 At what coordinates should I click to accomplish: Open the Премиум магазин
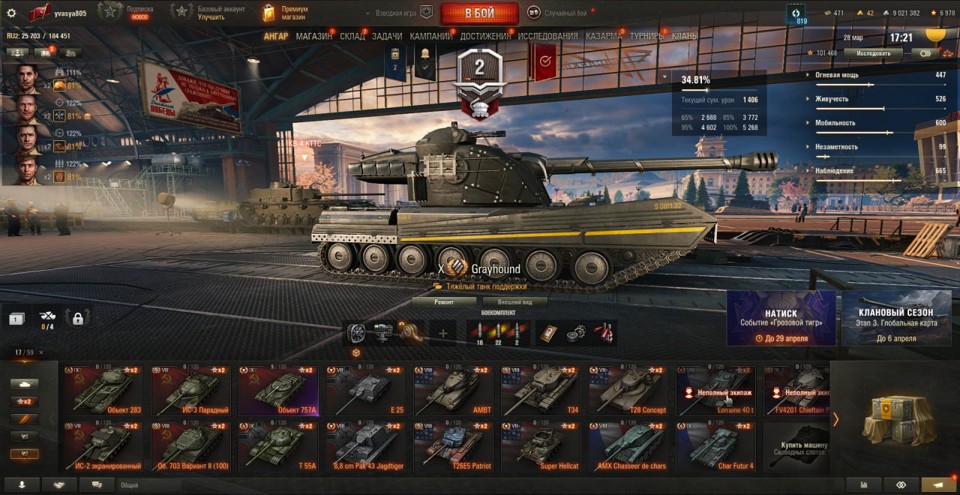pos(286,12)
